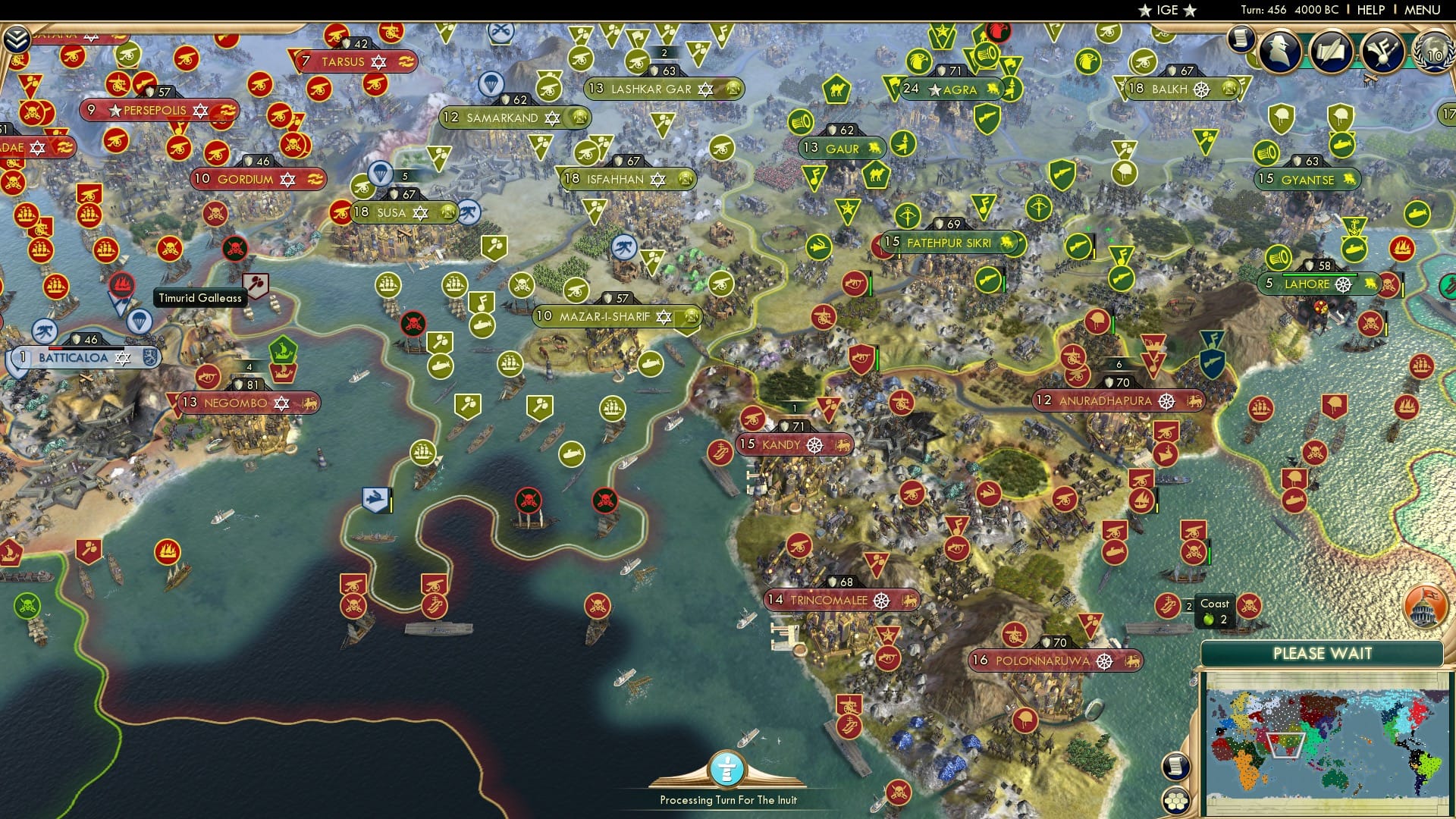Click the scroll icon left of the minimap
Image resolution: width=1456 pixels, height=819 pixels.
coord(1176,767)
